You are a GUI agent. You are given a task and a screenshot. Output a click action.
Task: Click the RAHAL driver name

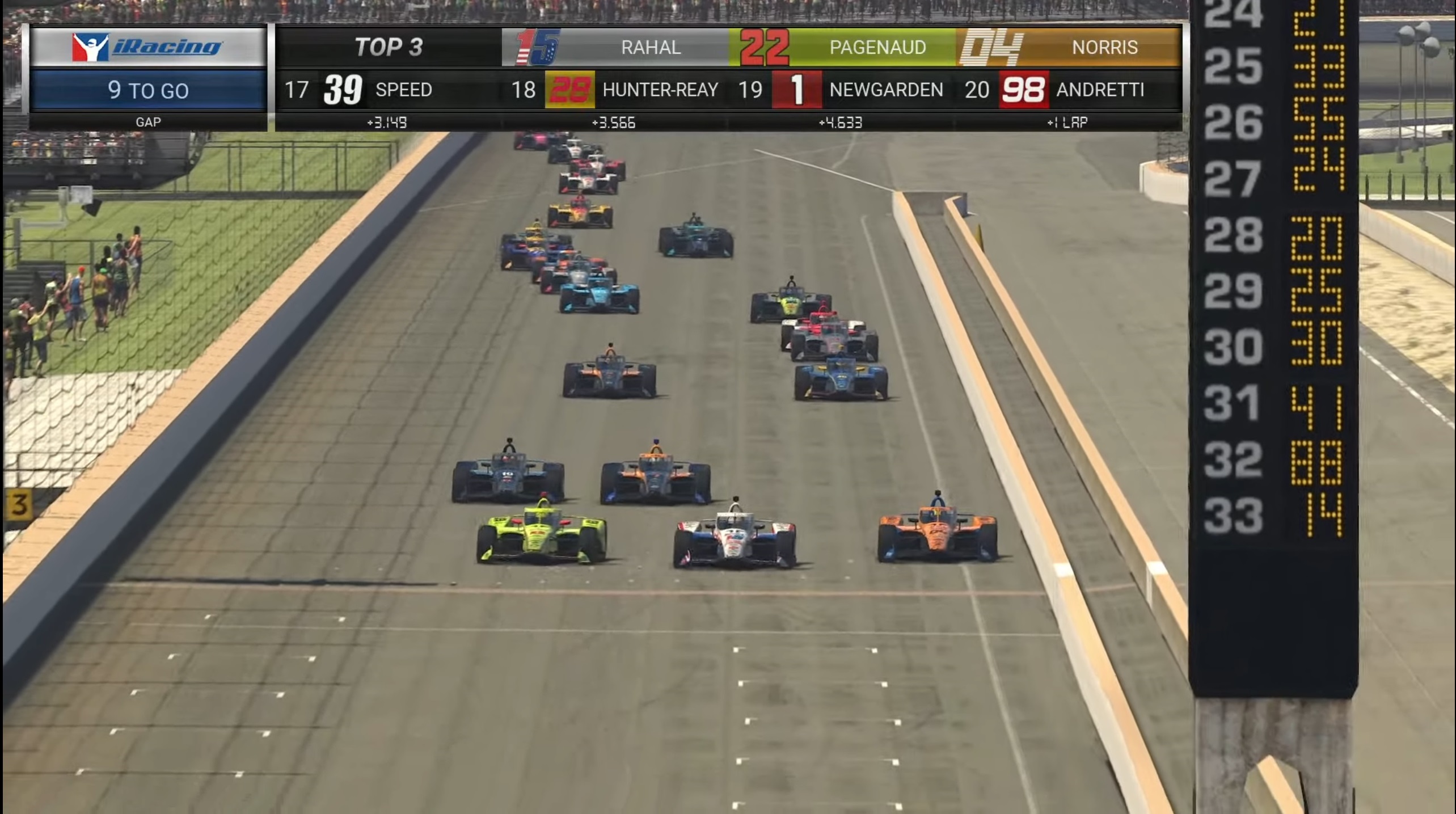[x=651, y=47]
